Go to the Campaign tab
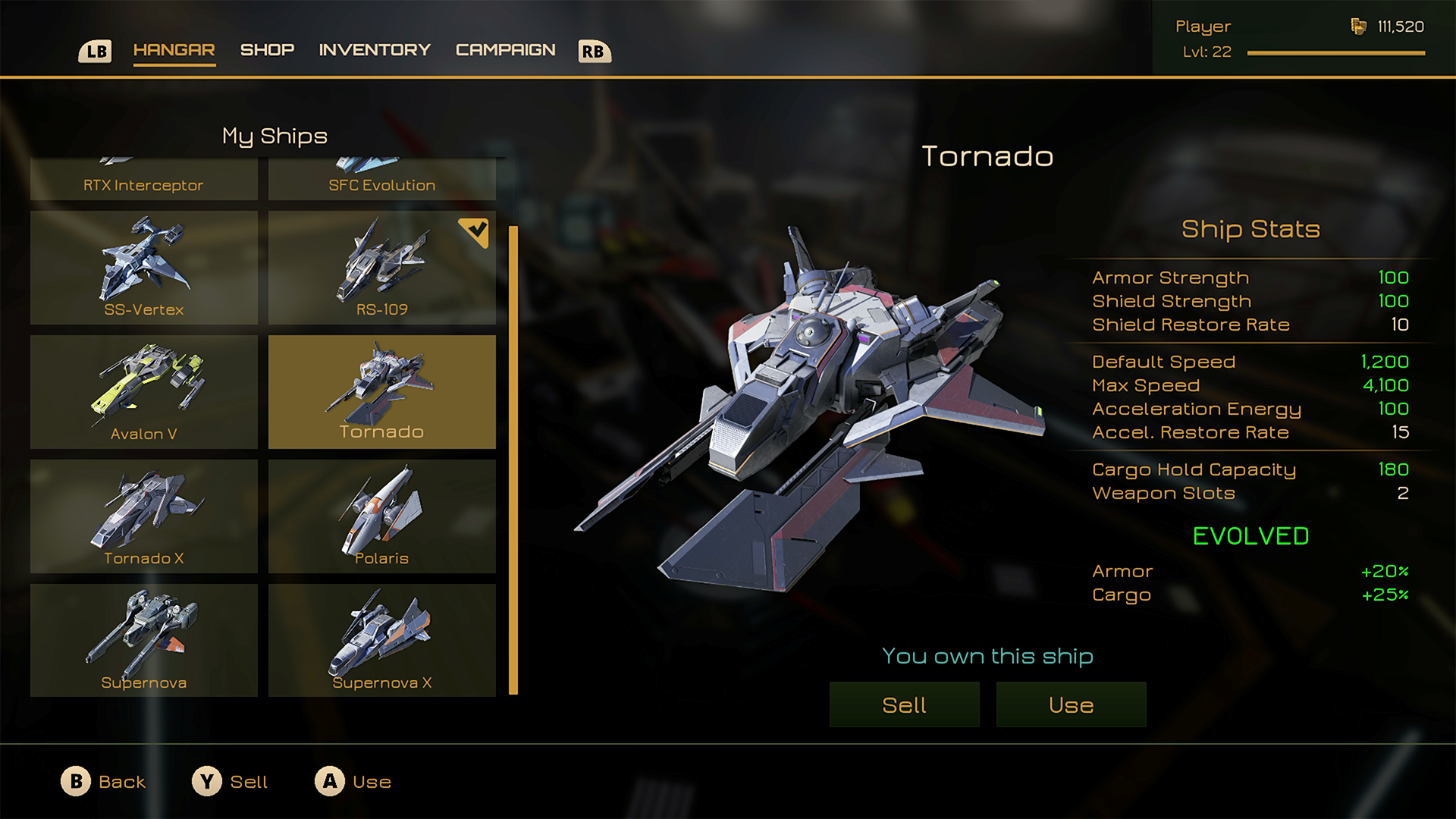The height and width of the screenshot is (819, 1456). tap(505, 50)
